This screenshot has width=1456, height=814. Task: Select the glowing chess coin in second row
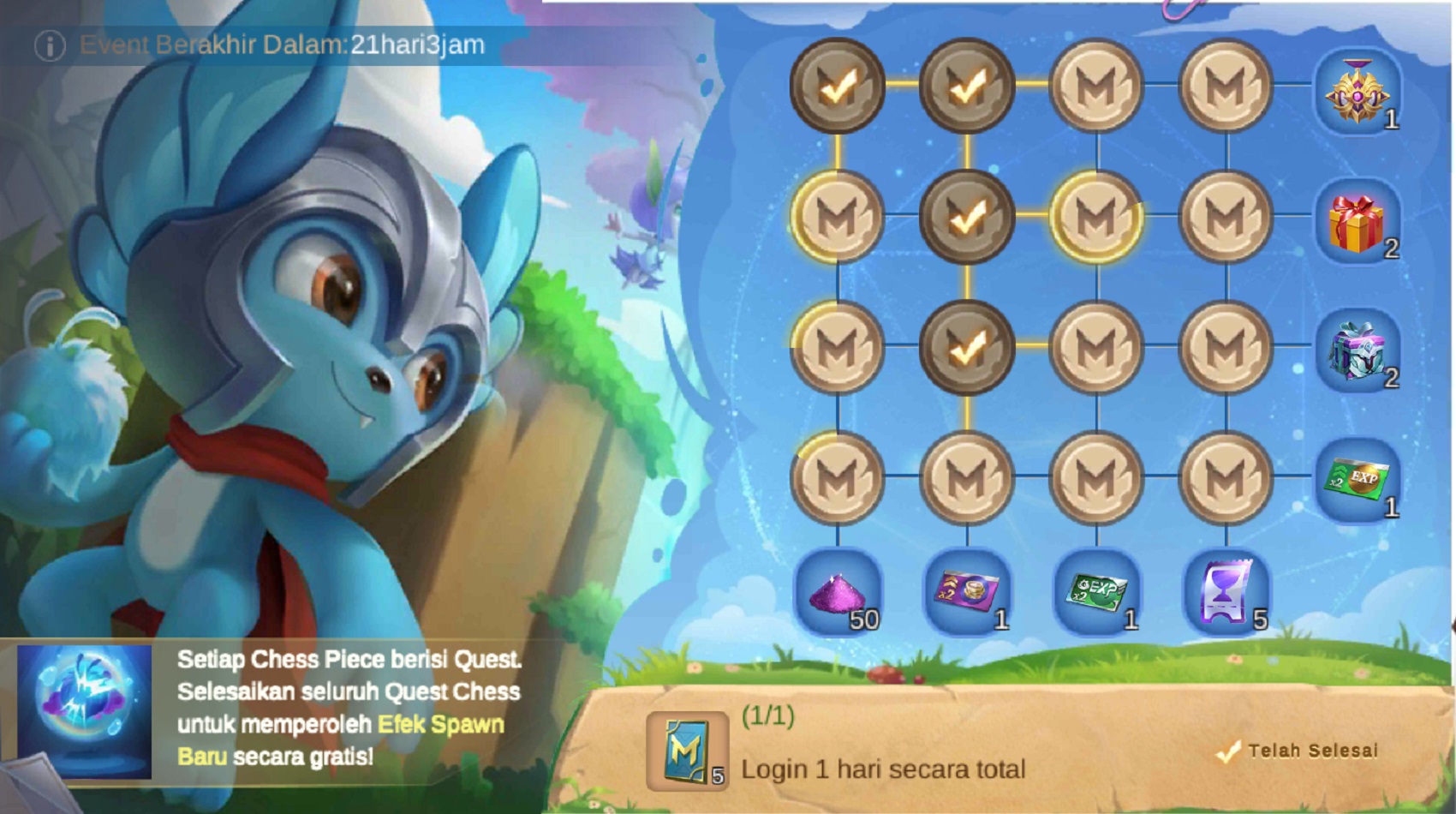click(x=1096, y=217)
